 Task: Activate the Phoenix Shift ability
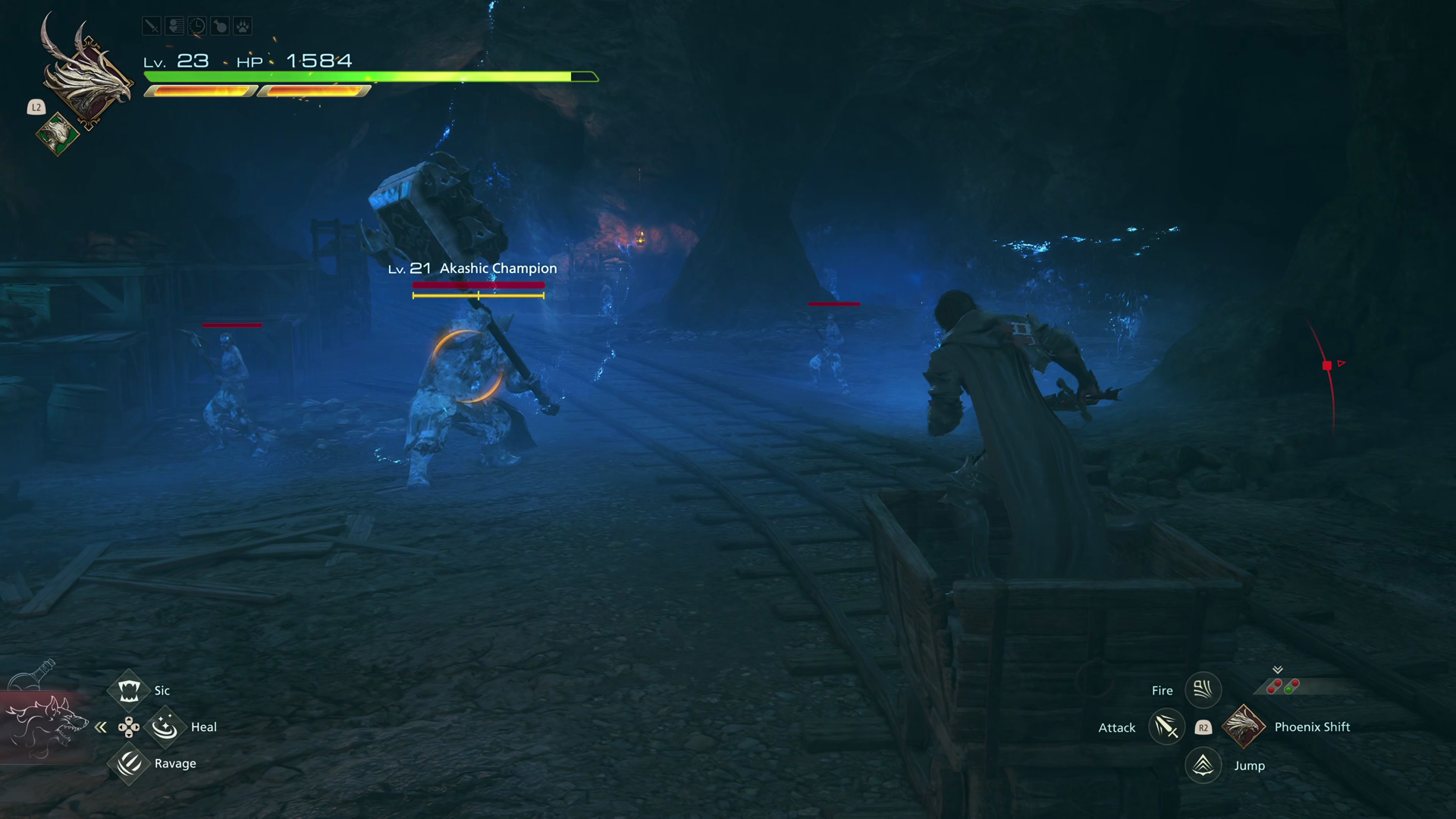1243,726
